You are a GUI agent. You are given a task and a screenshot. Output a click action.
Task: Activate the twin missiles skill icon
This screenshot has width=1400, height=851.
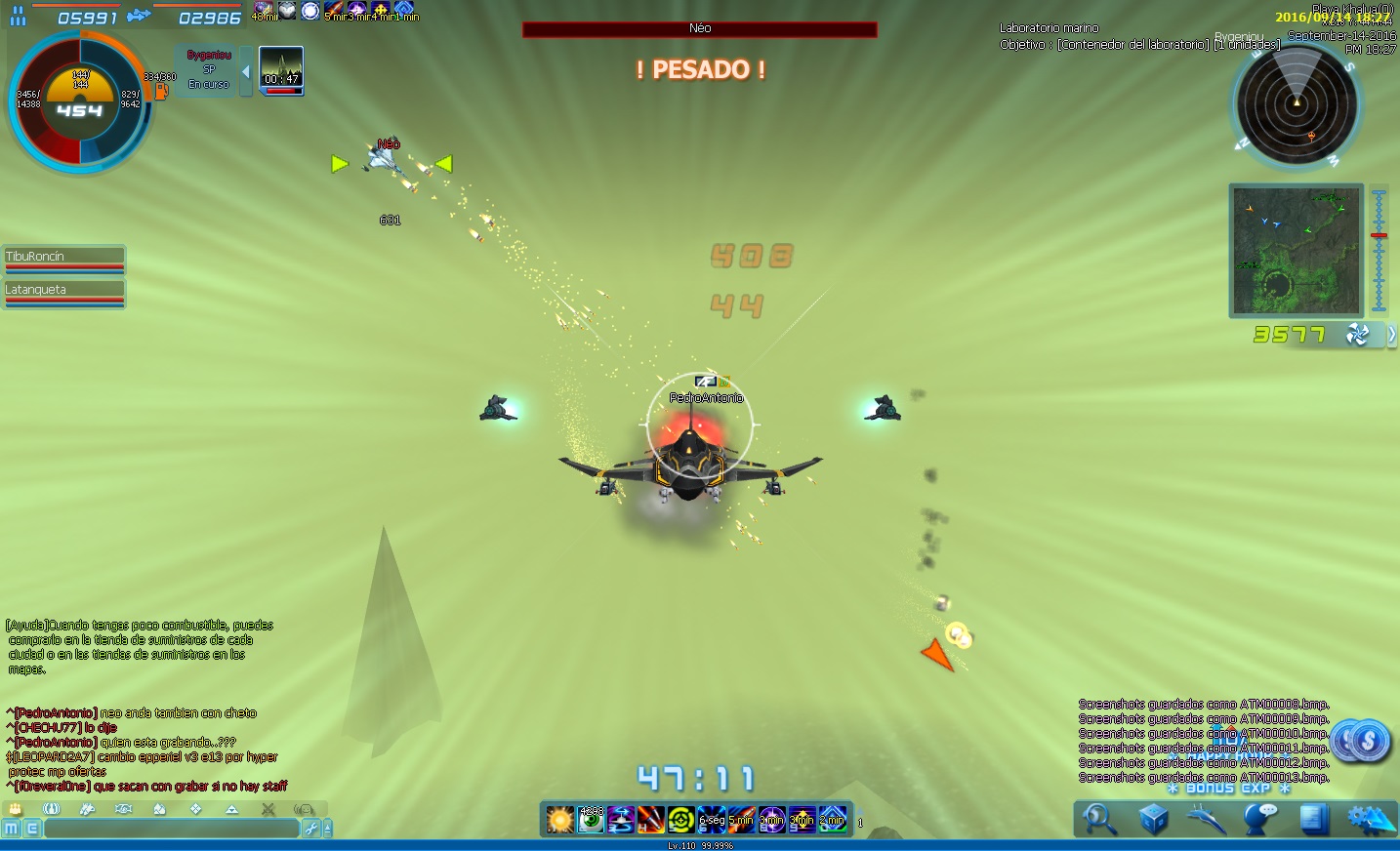click(x=650, y=820)
